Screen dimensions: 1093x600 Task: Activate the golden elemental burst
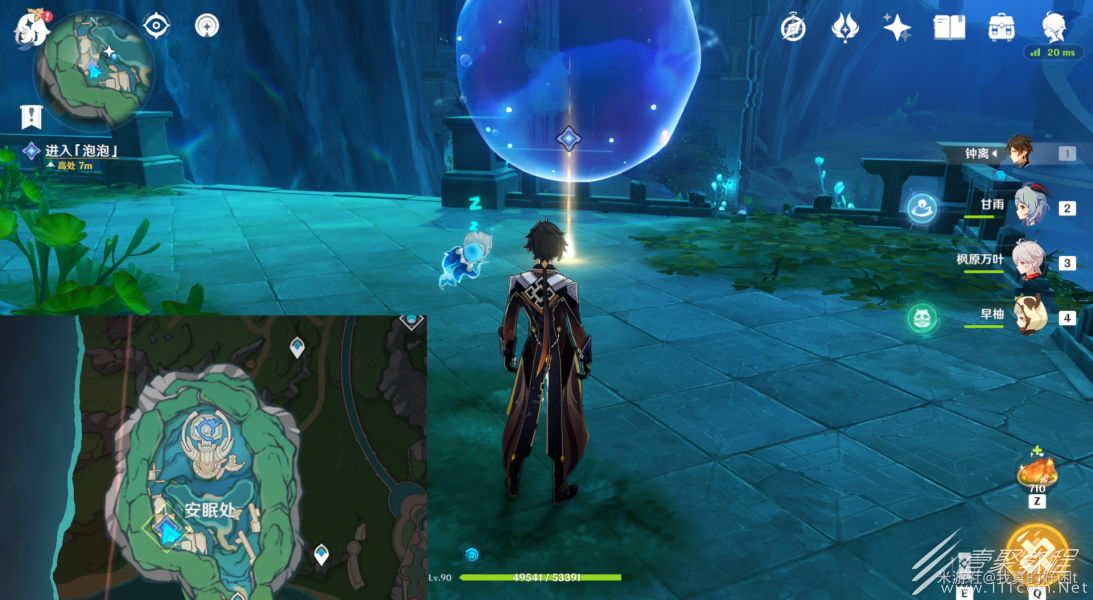tap(1037, 553)
